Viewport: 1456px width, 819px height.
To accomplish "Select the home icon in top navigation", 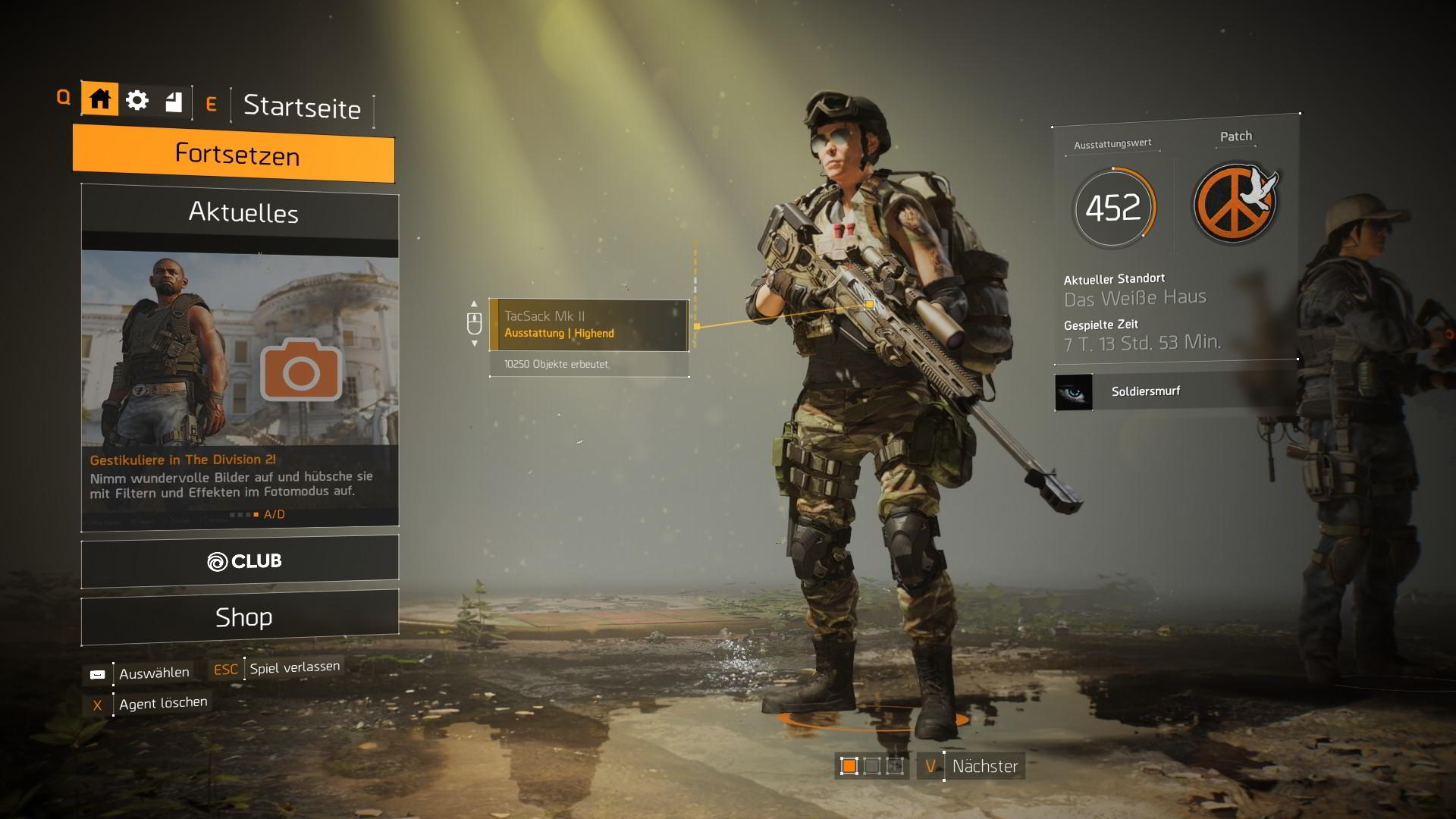I will 99,99.
